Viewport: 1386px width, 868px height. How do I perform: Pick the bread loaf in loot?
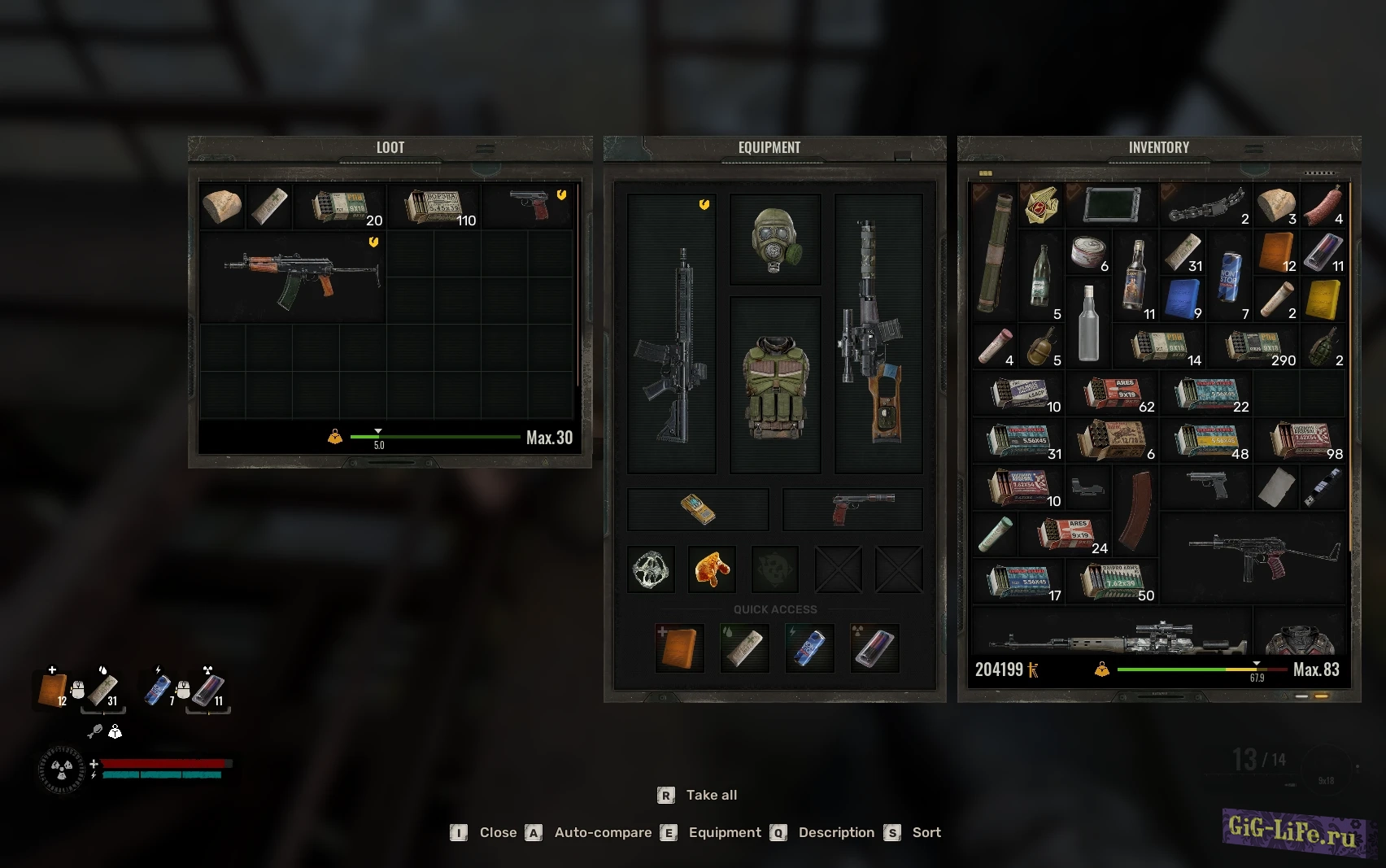click(221, 207)
